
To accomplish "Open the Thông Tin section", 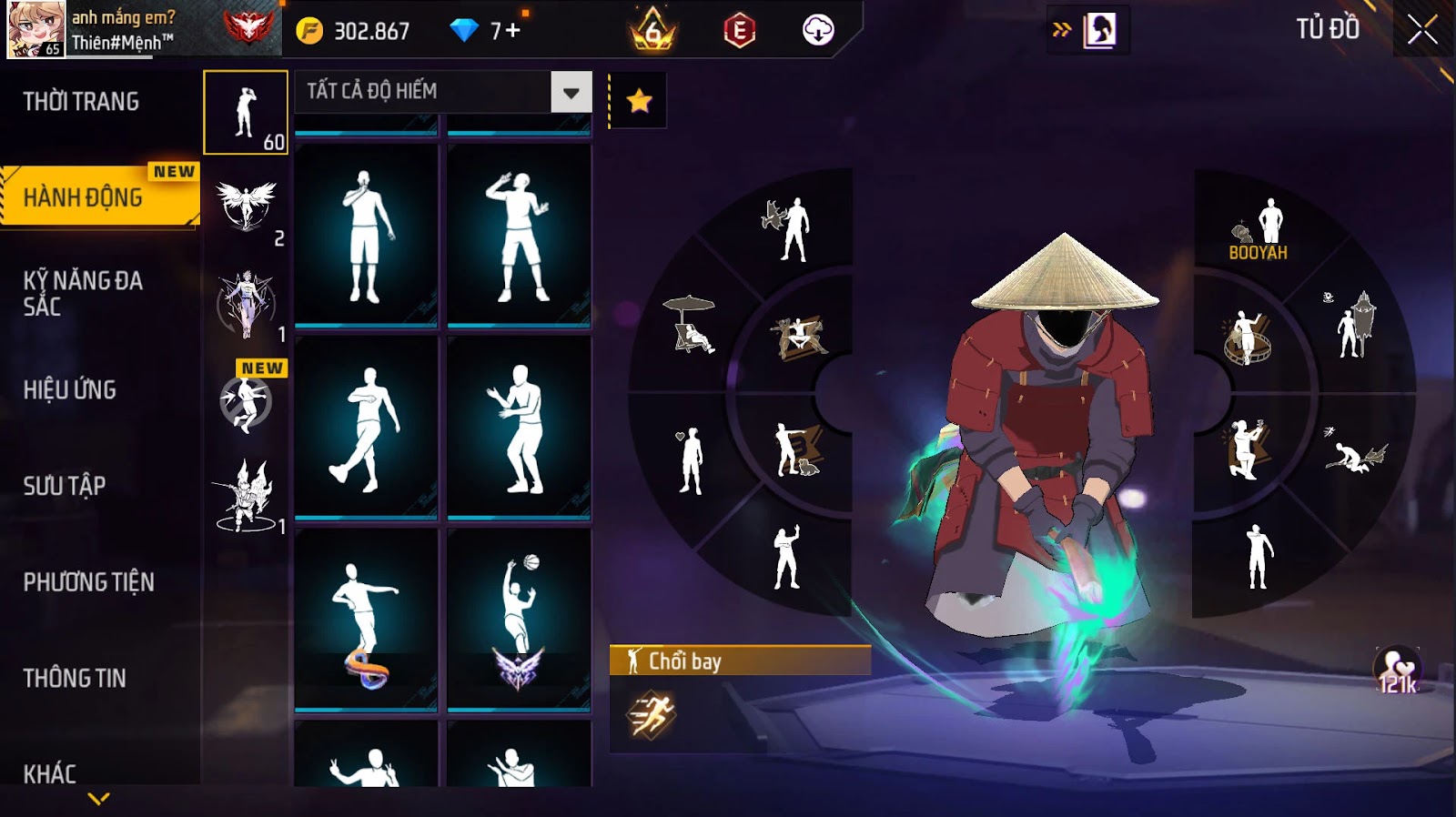I will click(x=75, y=678).
